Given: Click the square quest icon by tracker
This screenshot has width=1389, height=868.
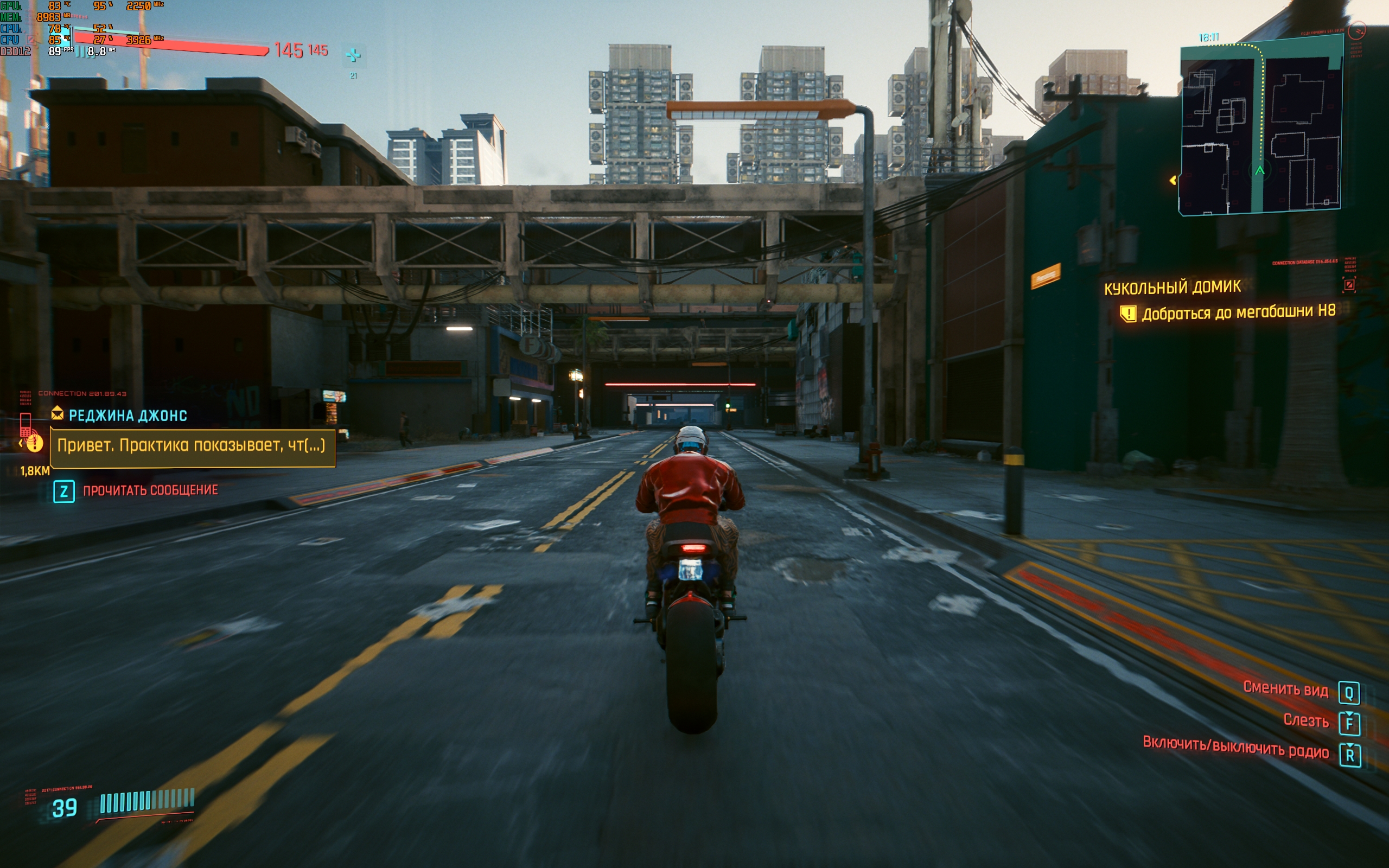Looking at the screenshot, I should pos(1349,285).
